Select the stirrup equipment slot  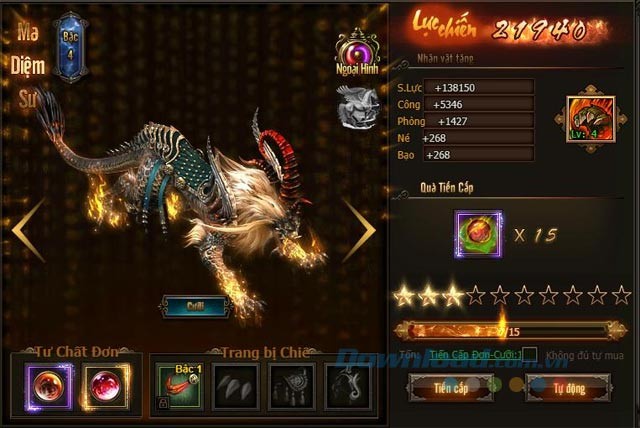tap(347, 387)
